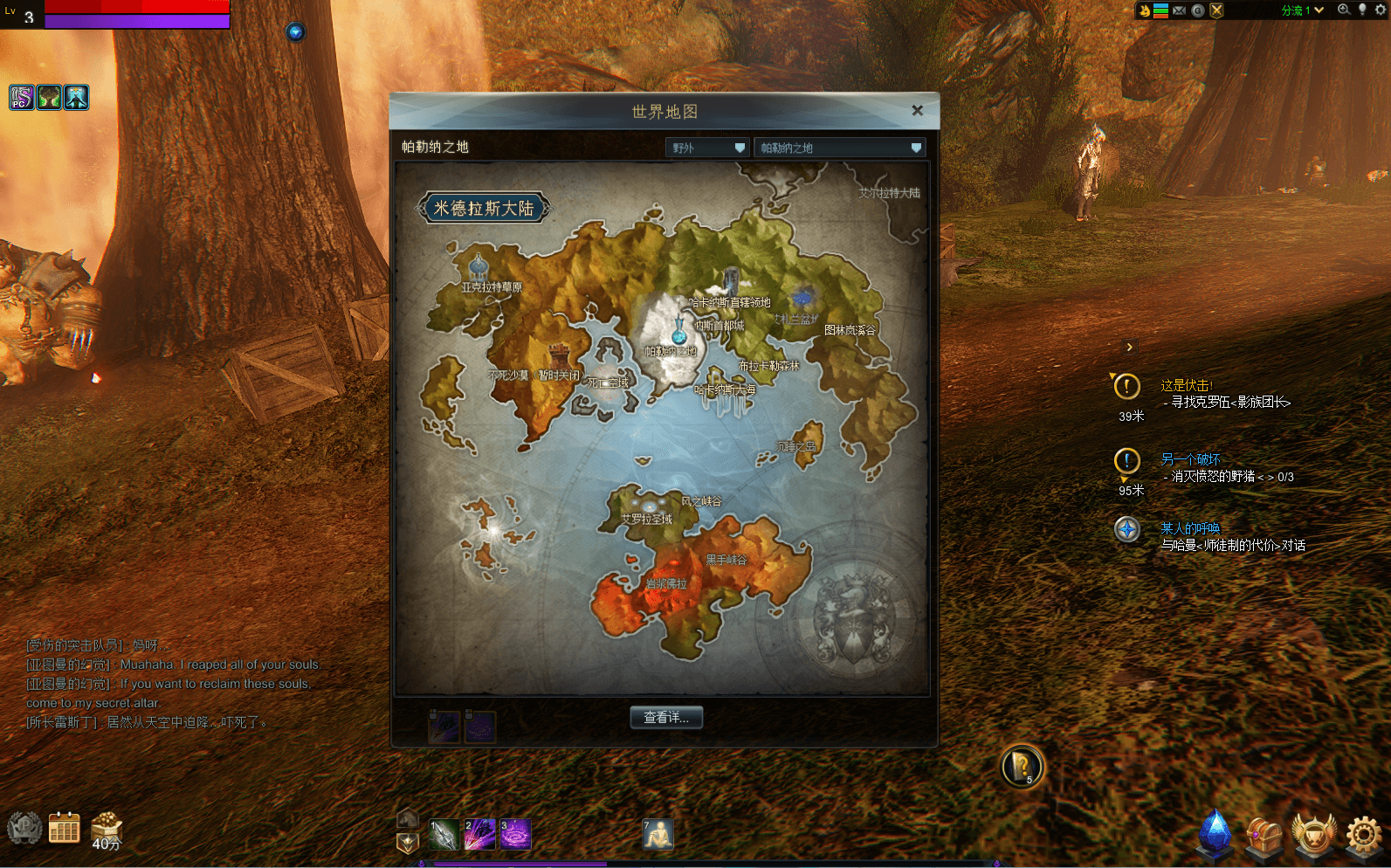Open the question mark book guide icon
This screenshot has height=868, width=1391.
tap(1021, 767)
